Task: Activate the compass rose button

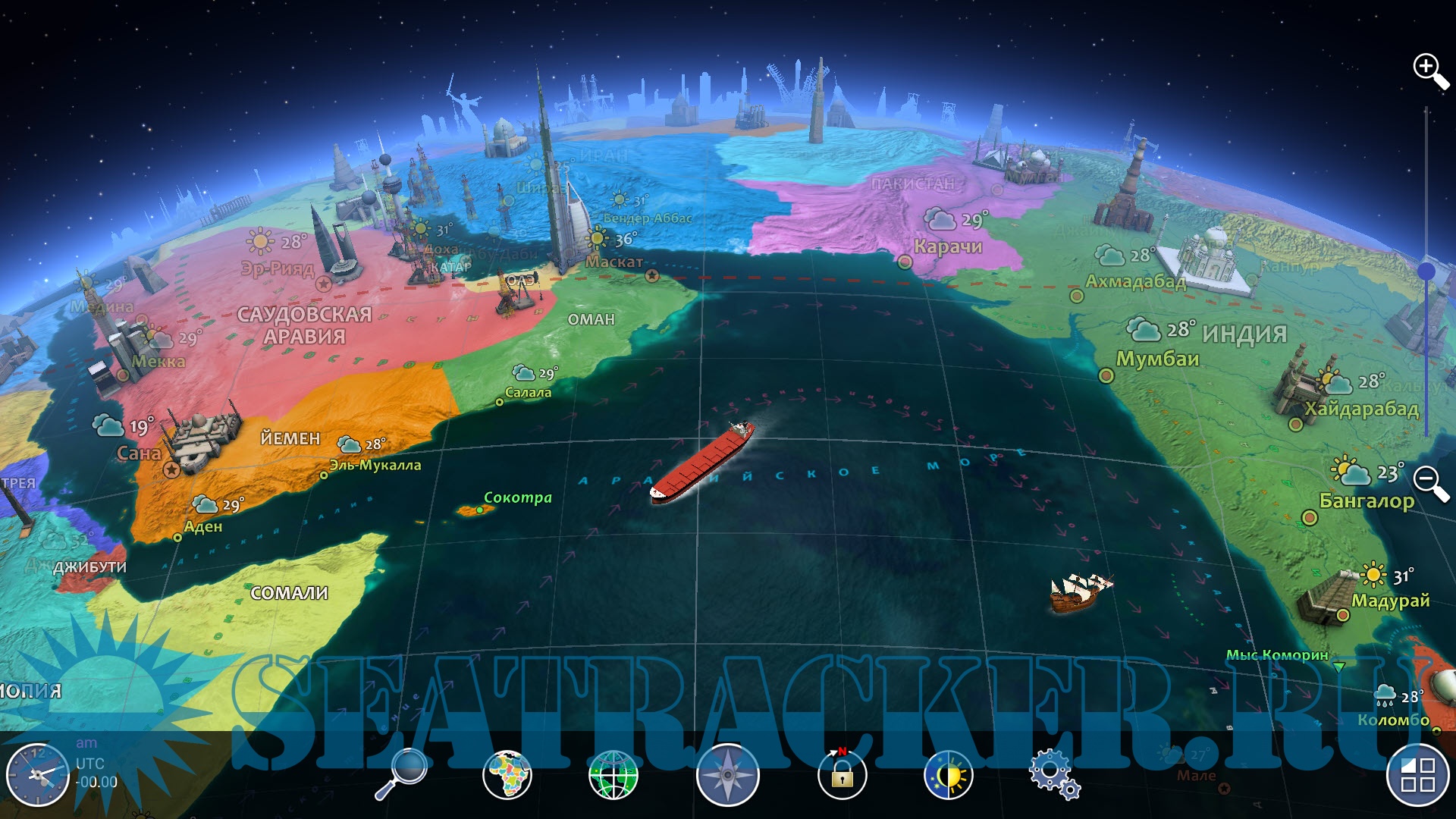Action: point(727,775)
